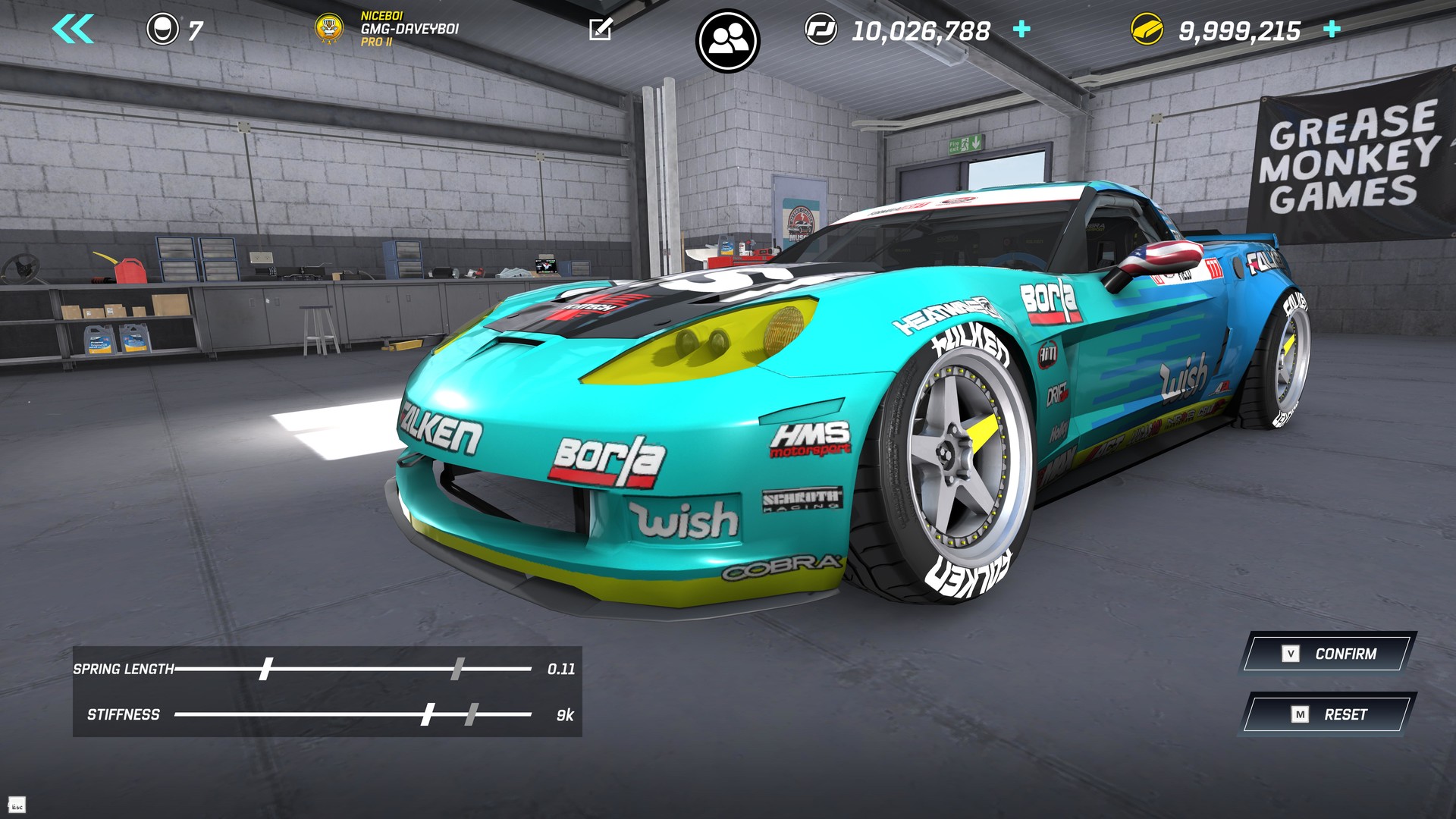Click the edit pencil icon
This screenshot has height=819, width=1456.
[x=601, y=30]
